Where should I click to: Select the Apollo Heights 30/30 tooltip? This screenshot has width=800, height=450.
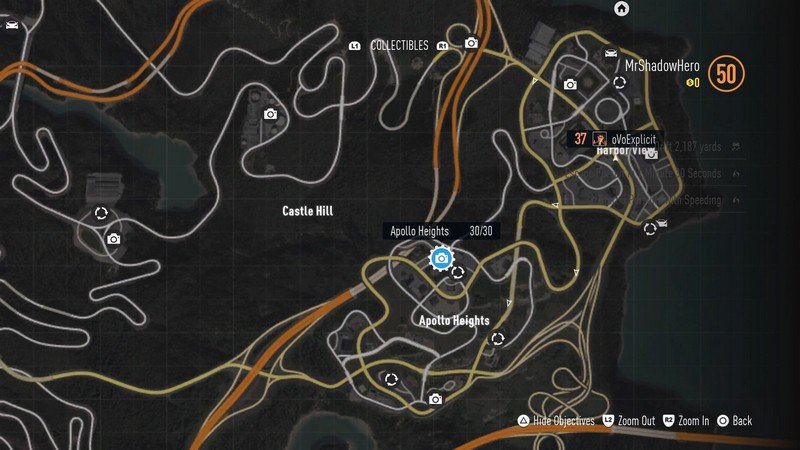point(440,231)
